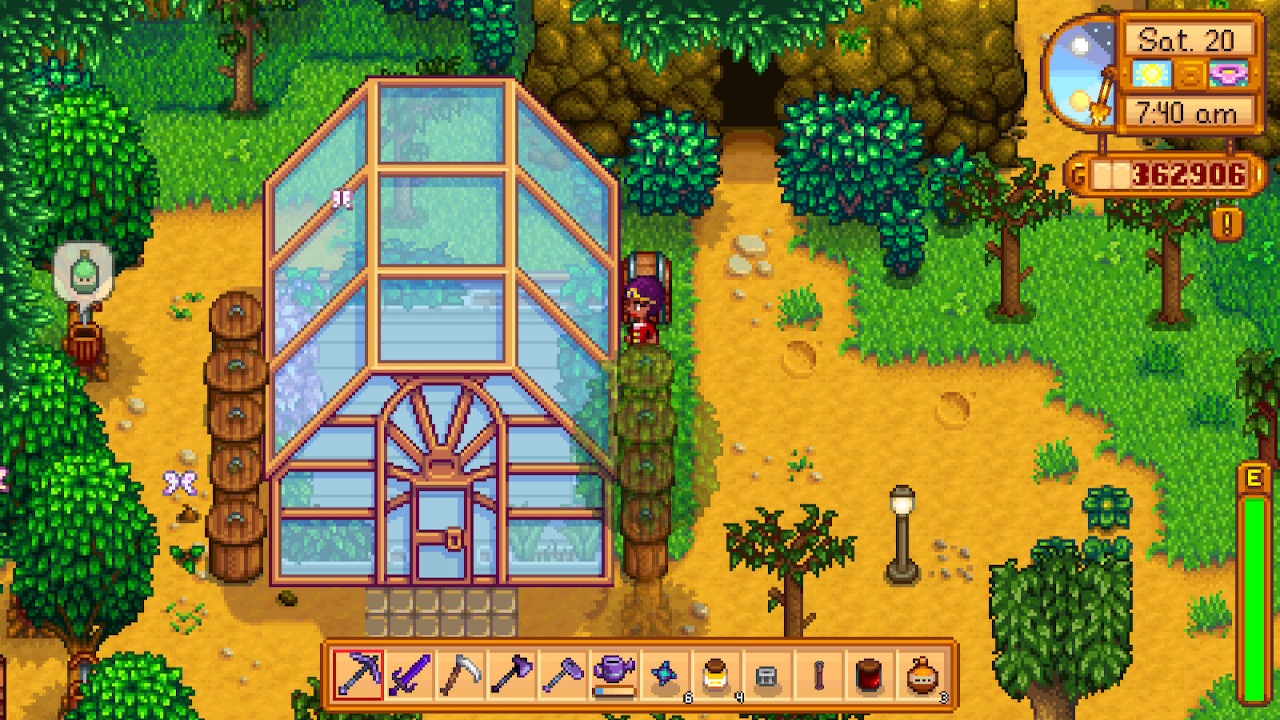1280x720 pixels.
Task: Equip the purple sword
Action: point(409,675)
